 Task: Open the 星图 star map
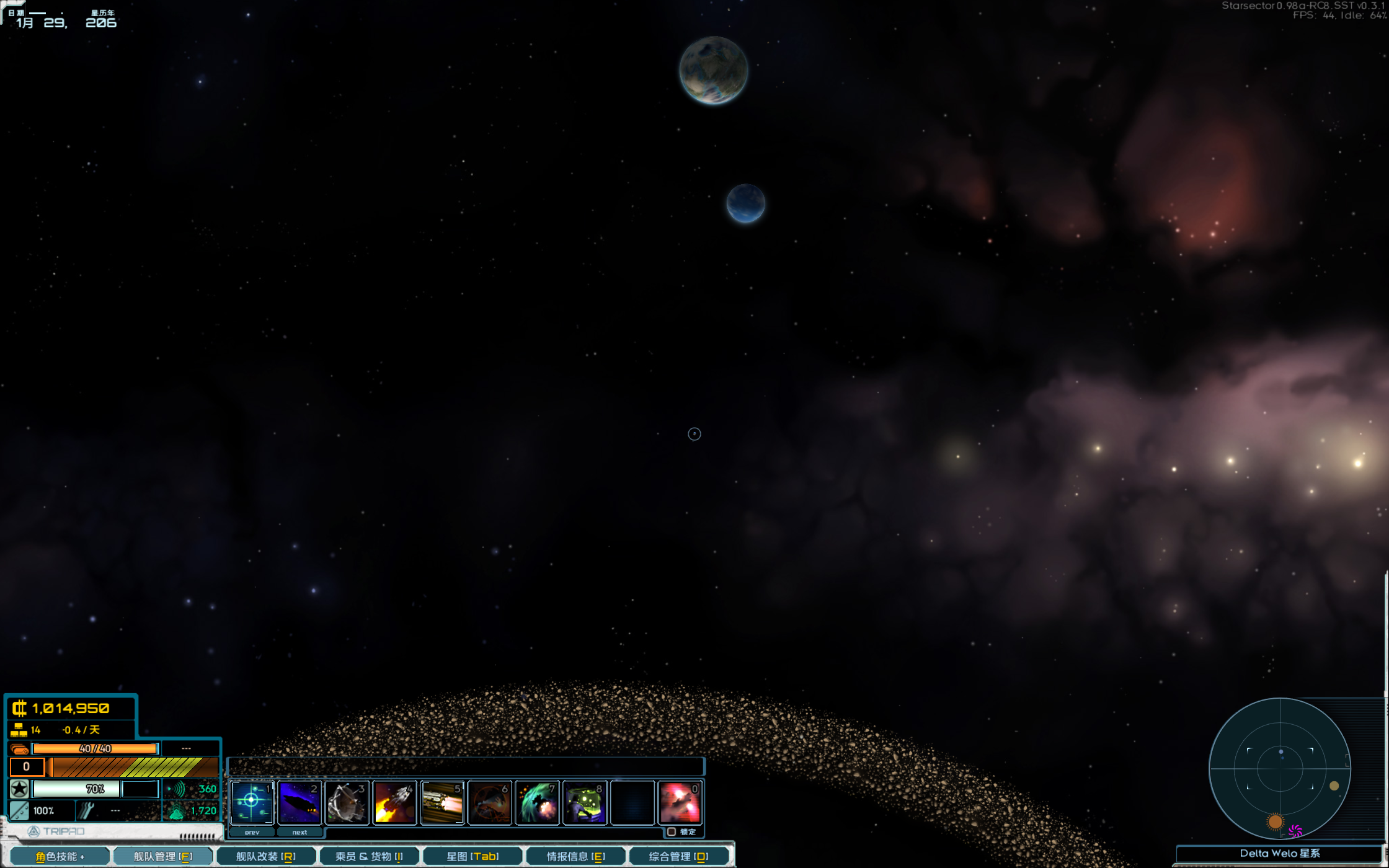click(473, 856)
